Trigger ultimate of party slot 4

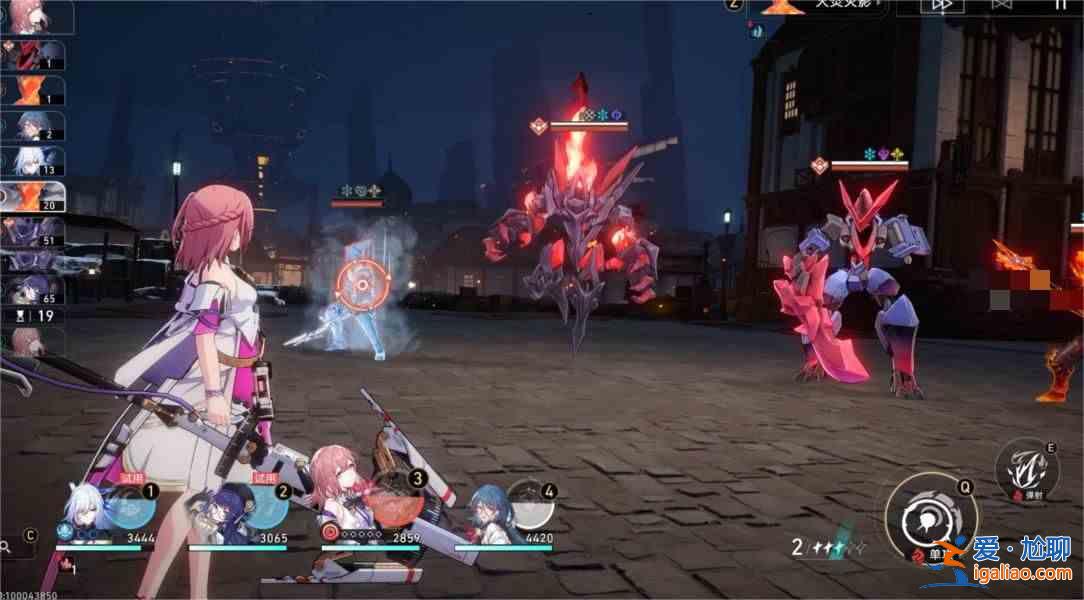click(529, 504)
